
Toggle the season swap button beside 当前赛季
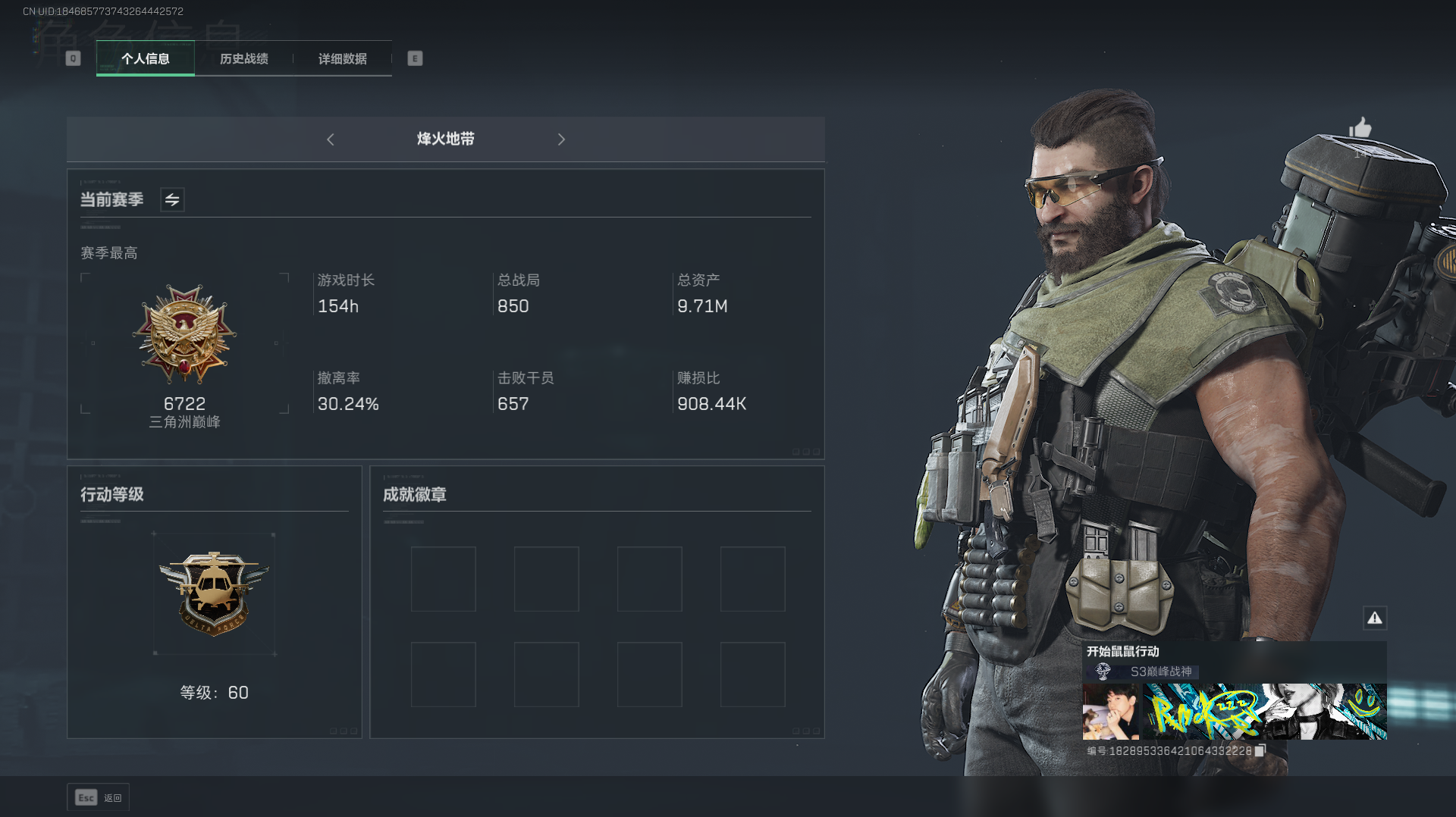pos(172,199)
